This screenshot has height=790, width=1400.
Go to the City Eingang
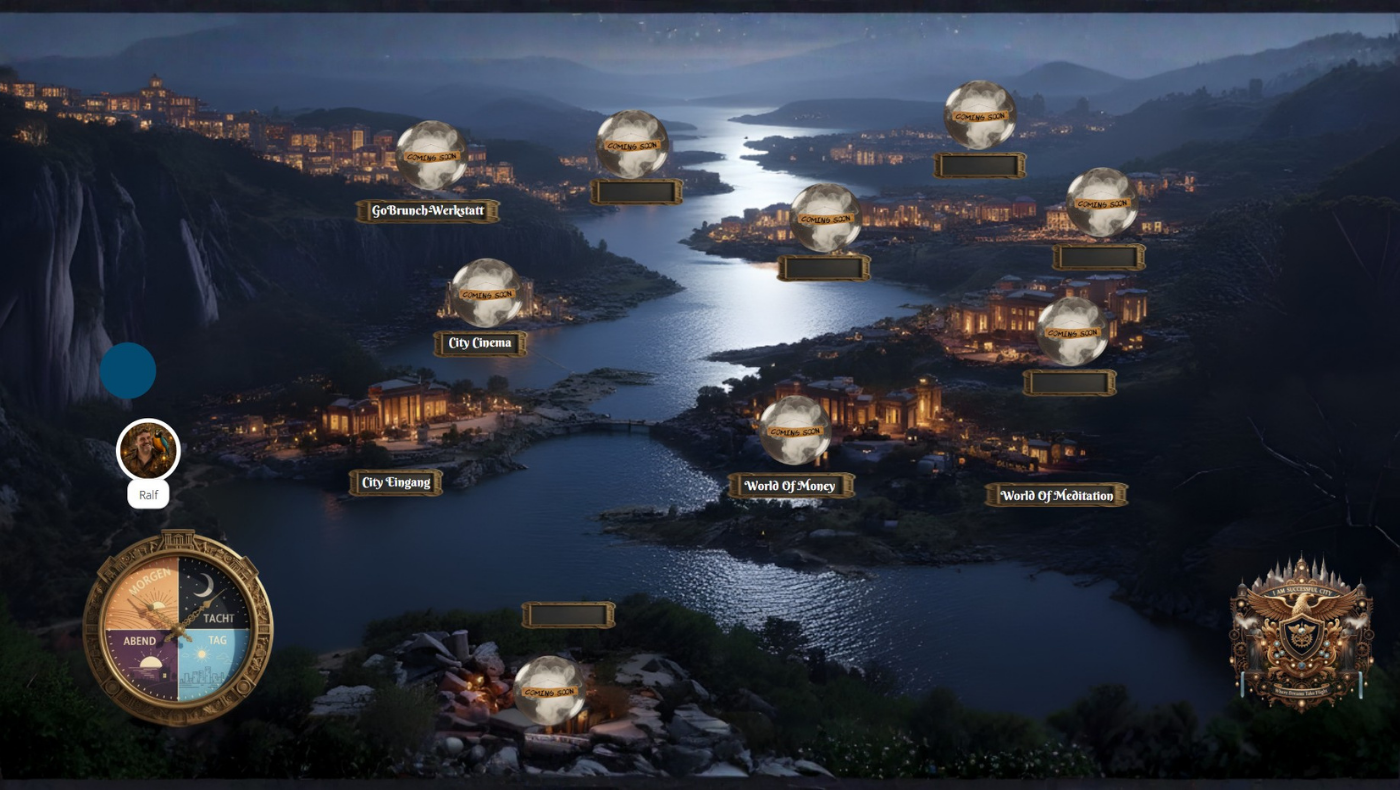(396, 483)
